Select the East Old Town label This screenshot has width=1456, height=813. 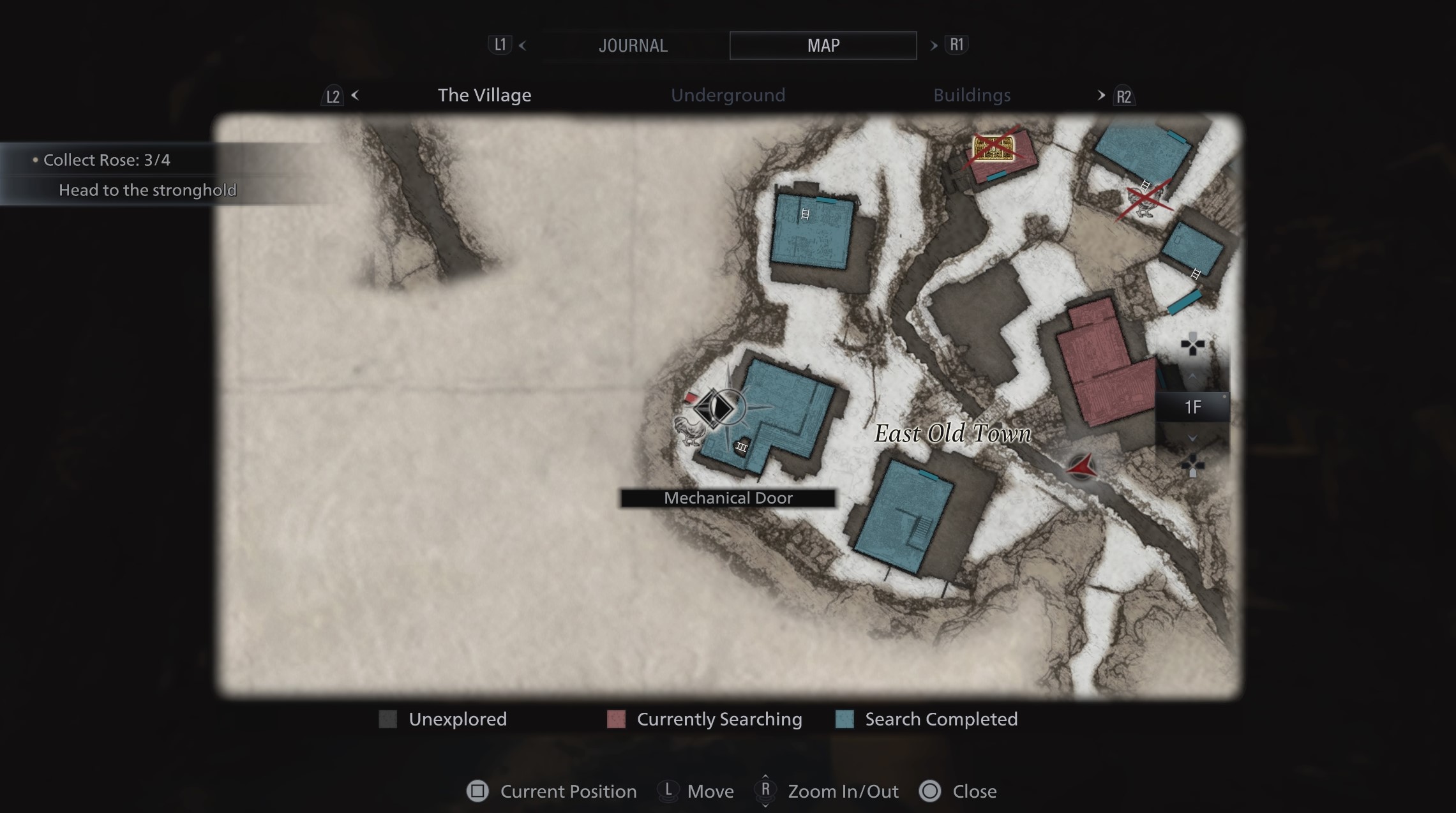click(x=952, y=434)
